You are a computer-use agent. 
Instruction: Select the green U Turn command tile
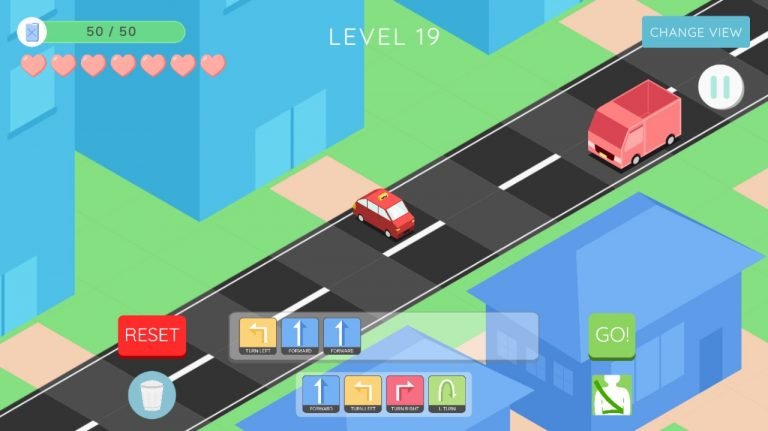click(447, 394)
